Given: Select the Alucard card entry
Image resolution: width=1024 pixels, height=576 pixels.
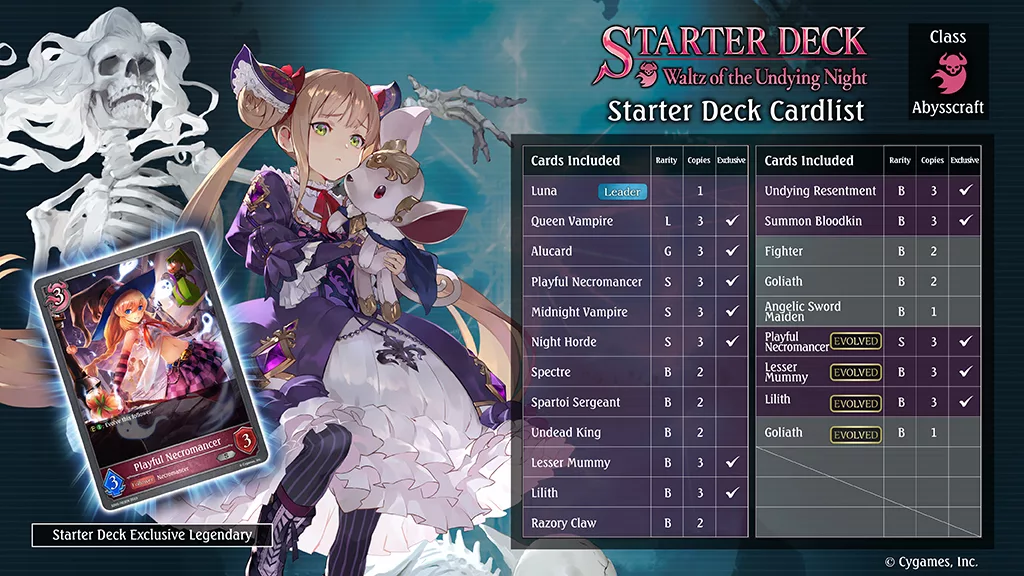Looking at the screenshot, I should point(635,251).
